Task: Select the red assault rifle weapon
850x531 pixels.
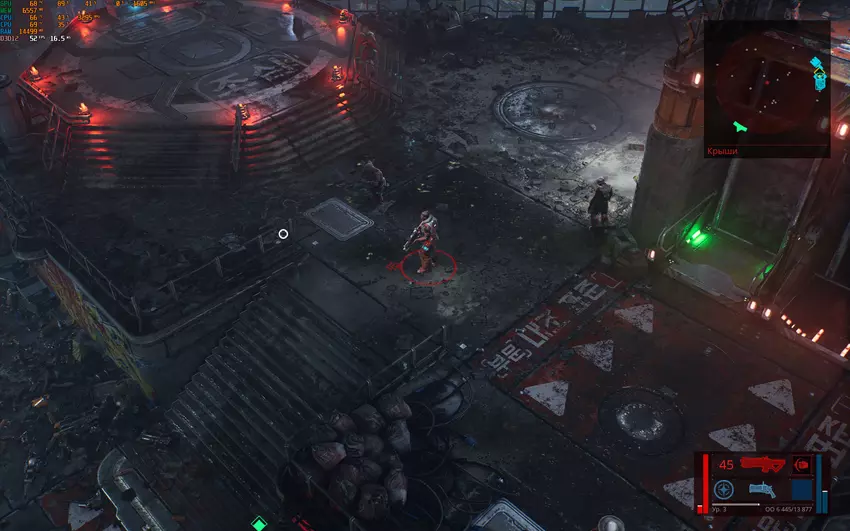Action: [x=762, y=465]
